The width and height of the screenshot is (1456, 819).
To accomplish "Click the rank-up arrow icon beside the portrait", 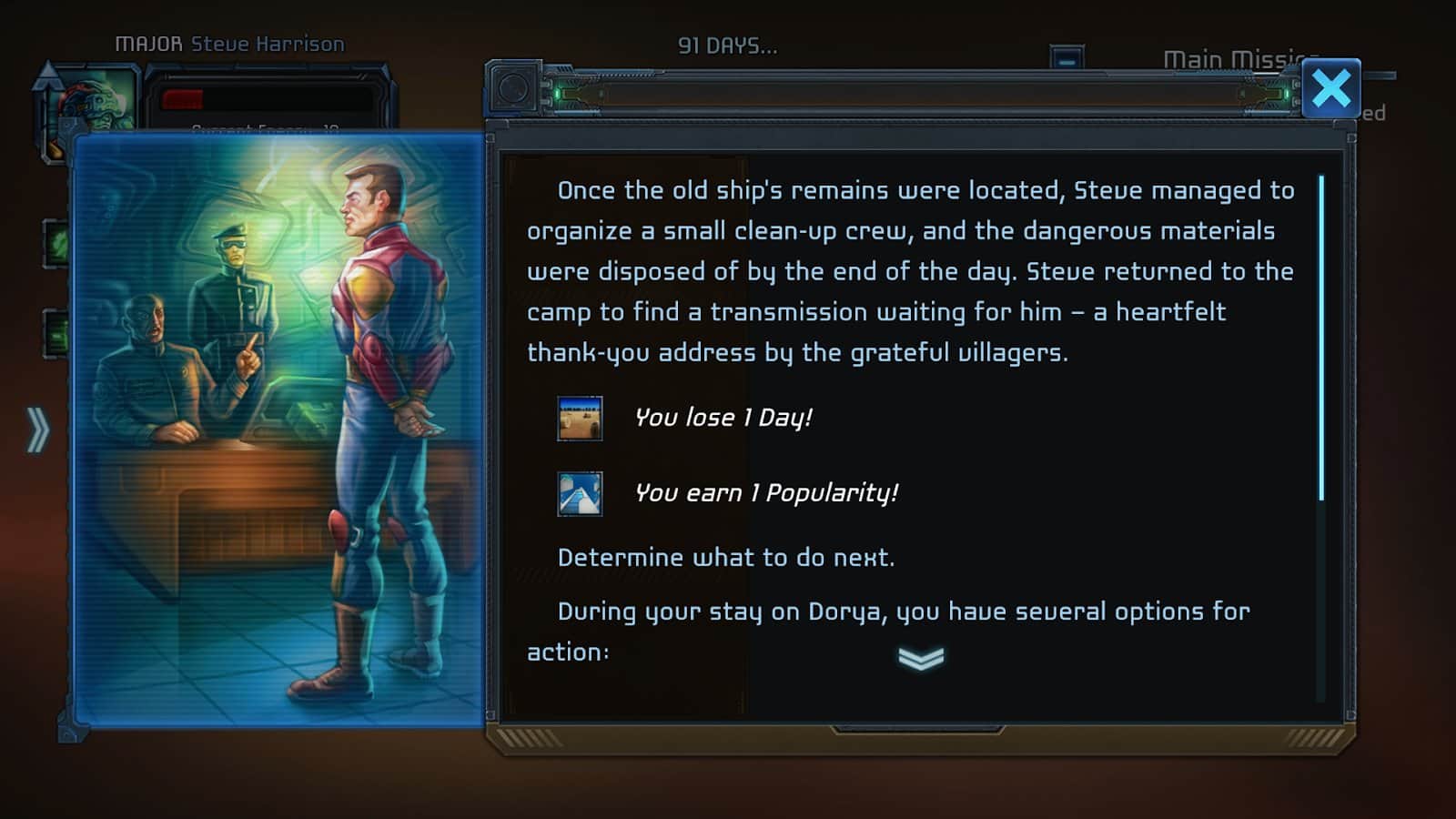I will [x=50, y=77].
